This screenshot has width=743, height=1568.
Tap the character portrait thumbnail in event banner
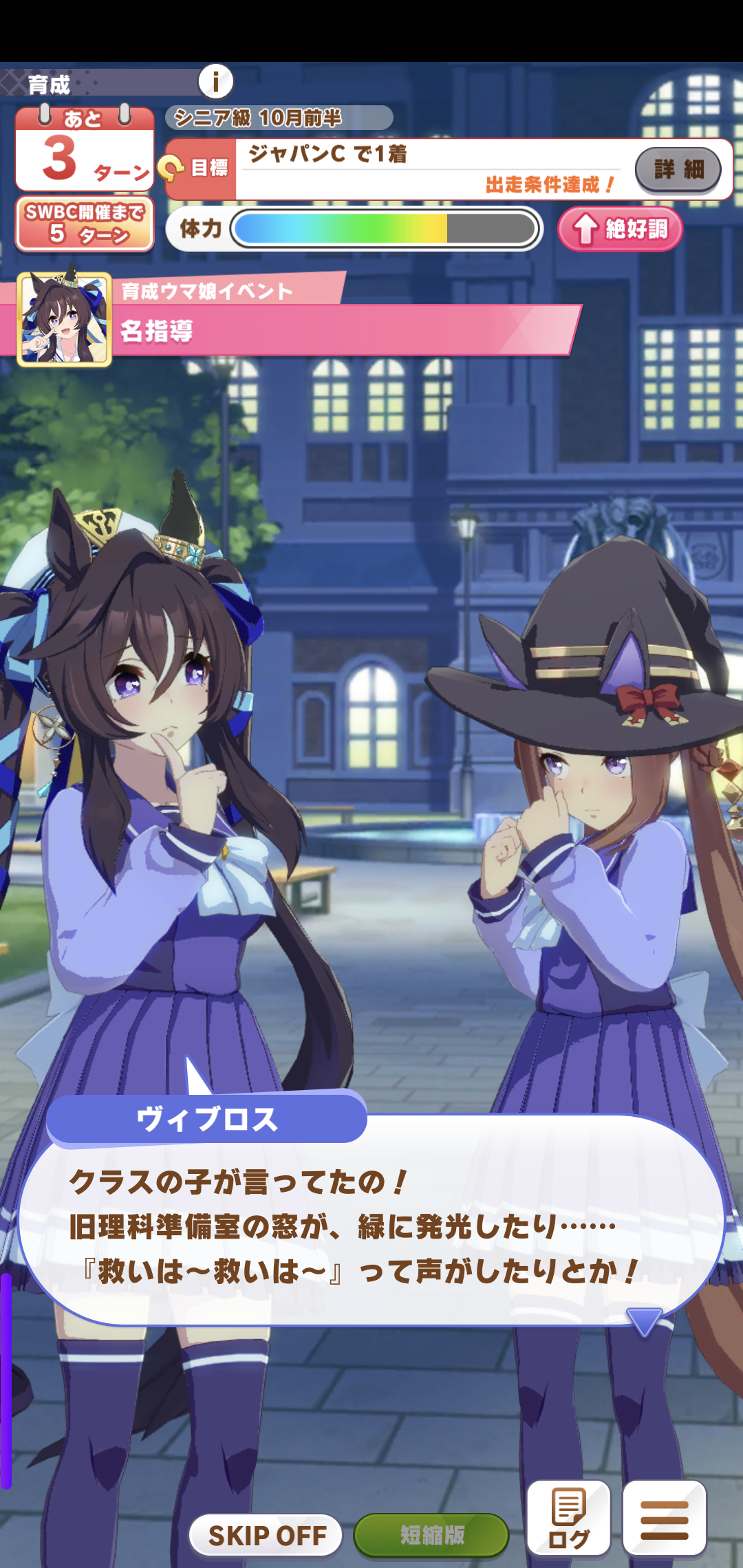65,319
